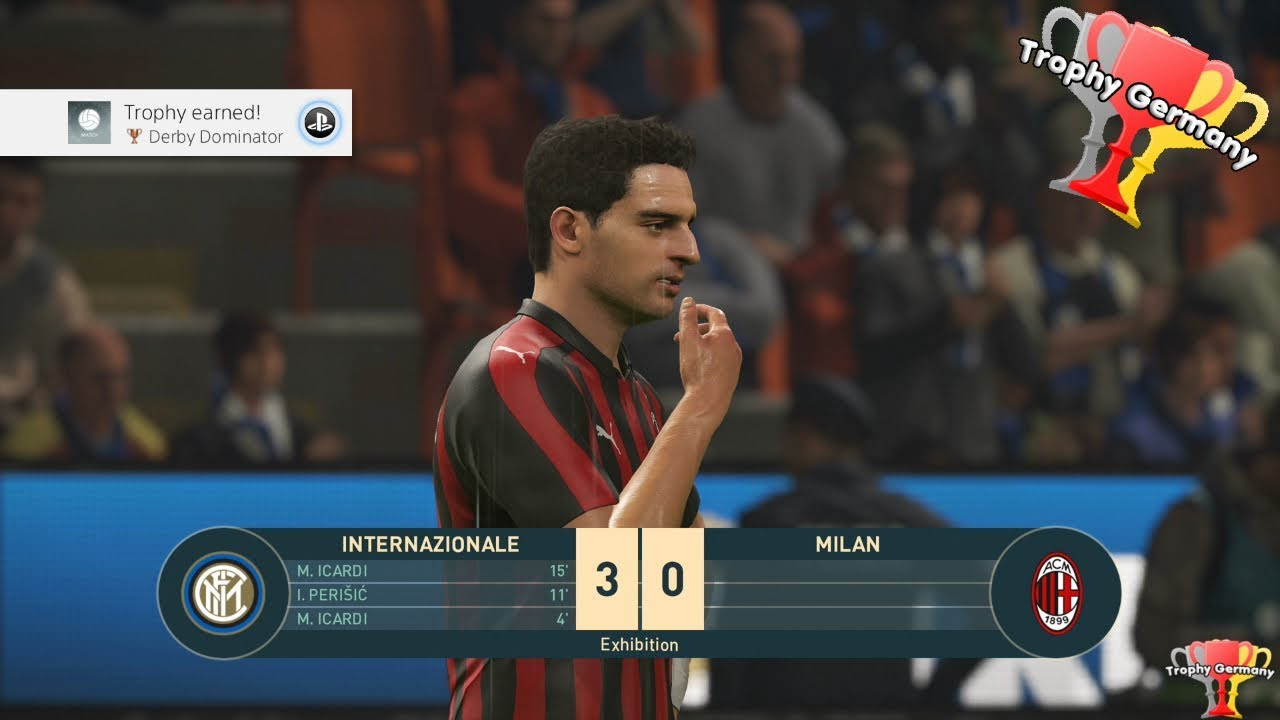
Task: Click the PlayStation logo in the trophy popup
Action: click(320, 123)
